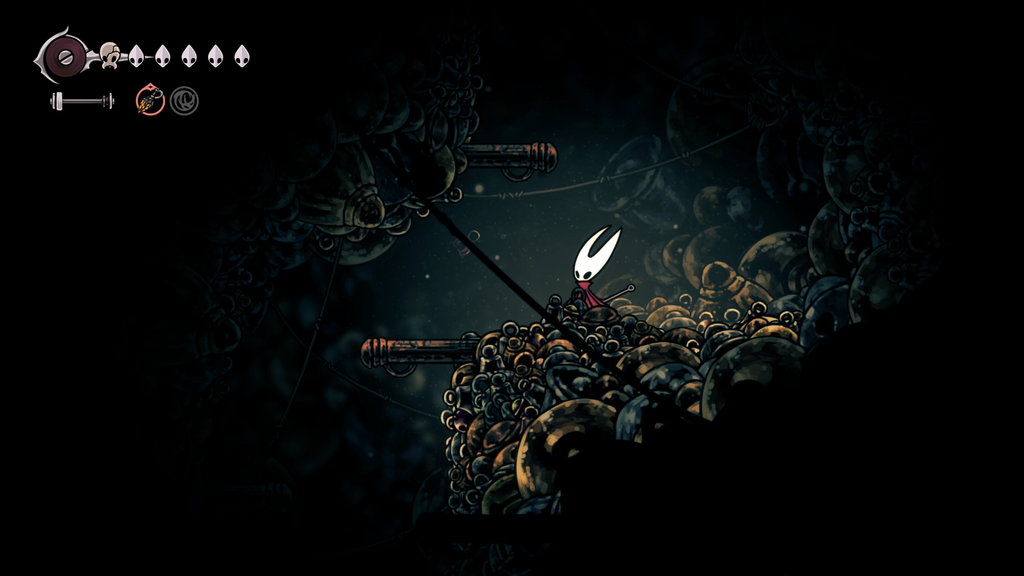Select the greyed-out swirl tool icon

coord(183,100)
